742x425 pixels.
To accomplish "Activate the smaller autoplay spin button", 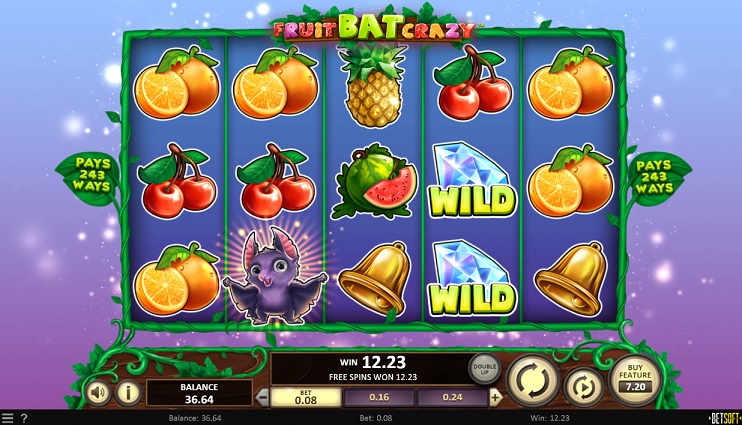I will (584, 386).
